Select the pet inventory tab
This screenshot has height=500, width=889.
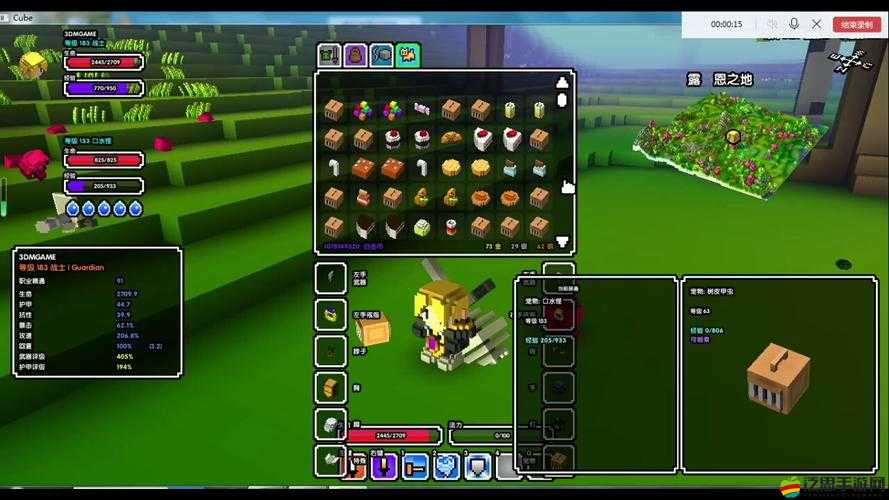407,55
